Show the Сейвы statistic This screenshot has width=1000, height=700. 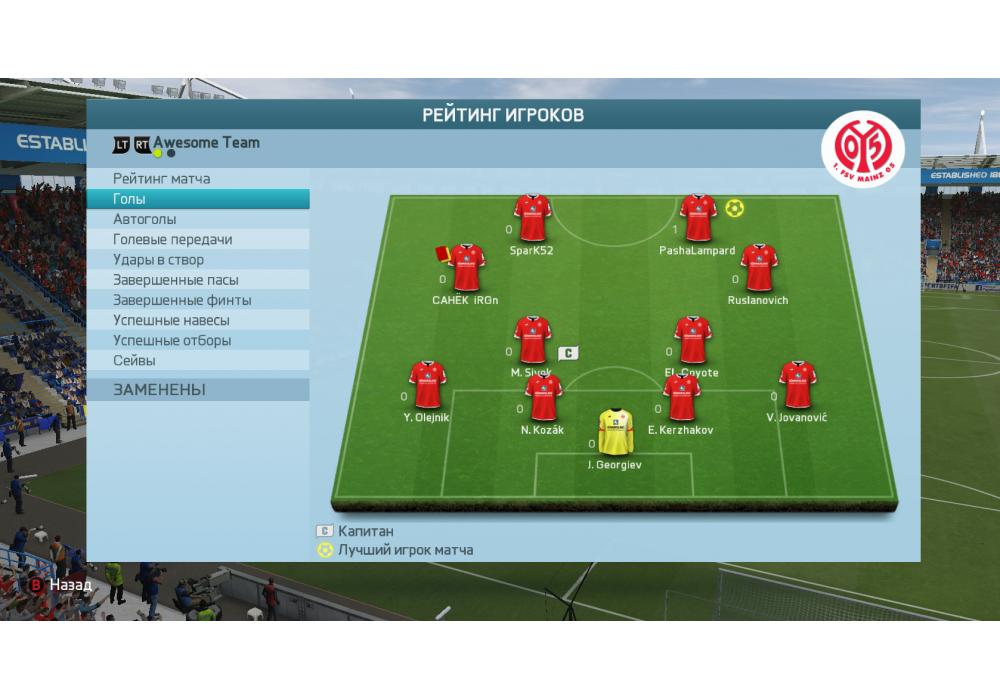coord(134,360)
